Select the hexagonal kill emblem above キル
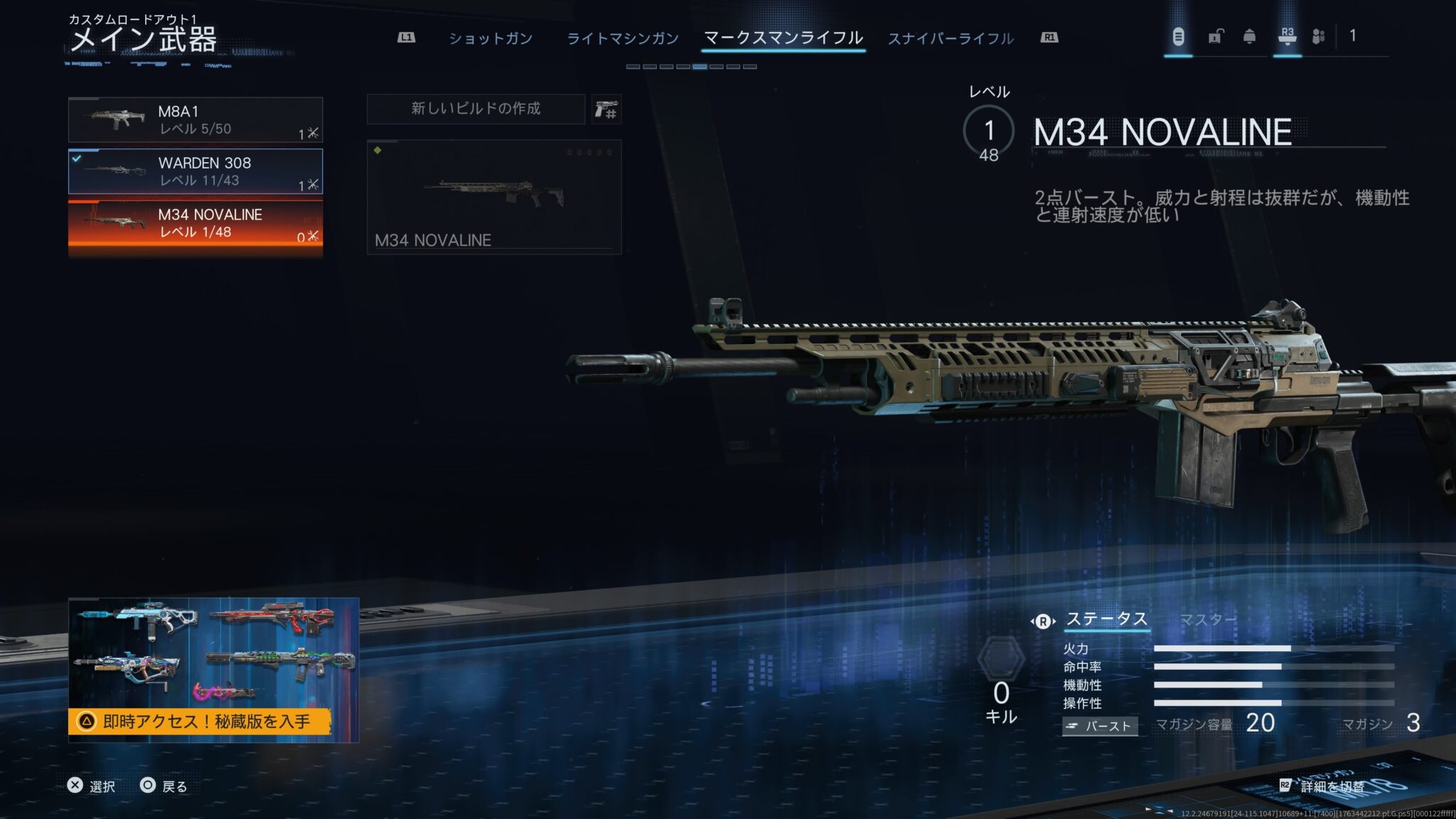Viewport: 1456px width, 819px height. (1002, 657)
